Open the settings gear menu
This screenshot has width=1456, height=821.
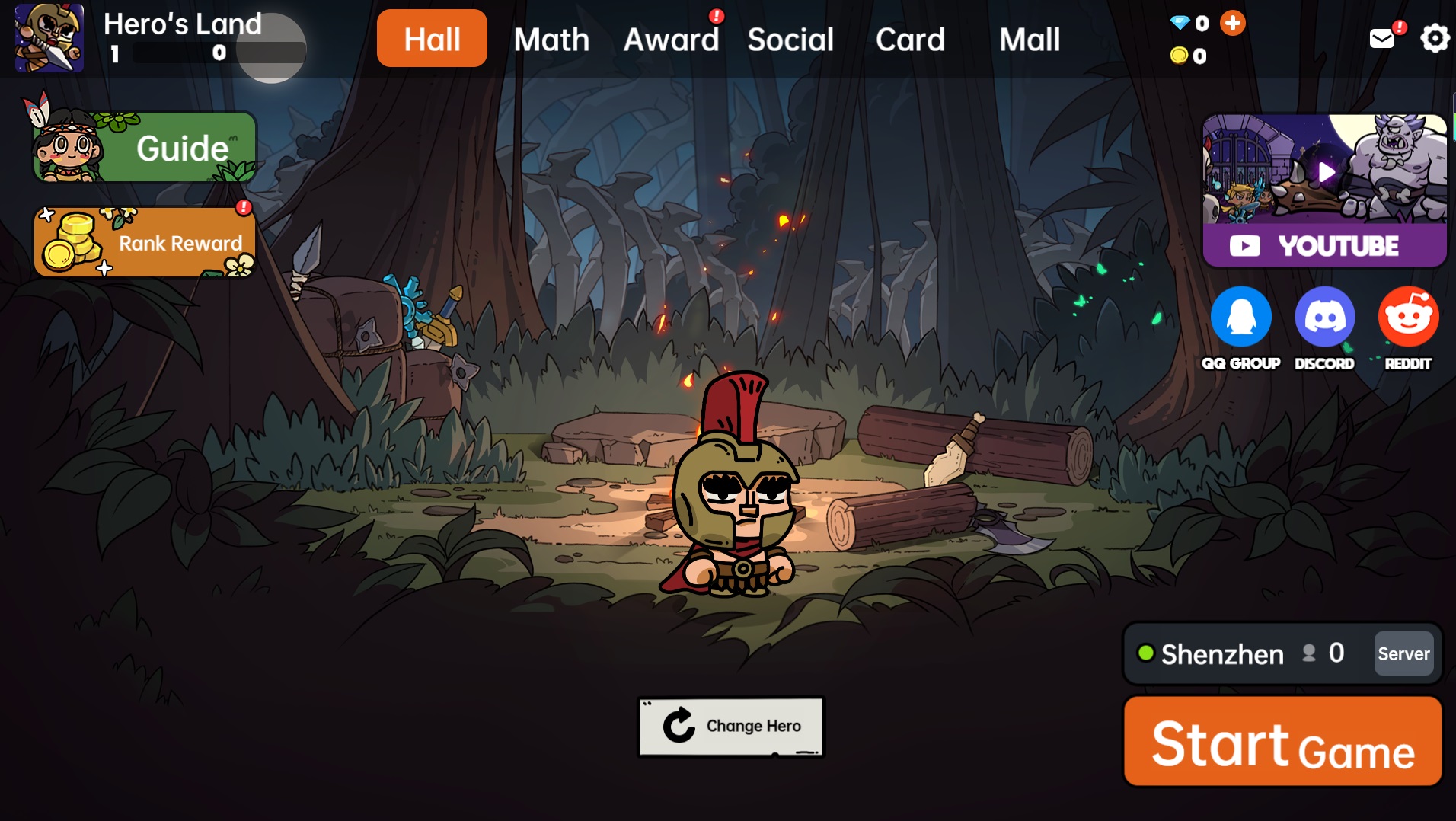click(1435, 37)
